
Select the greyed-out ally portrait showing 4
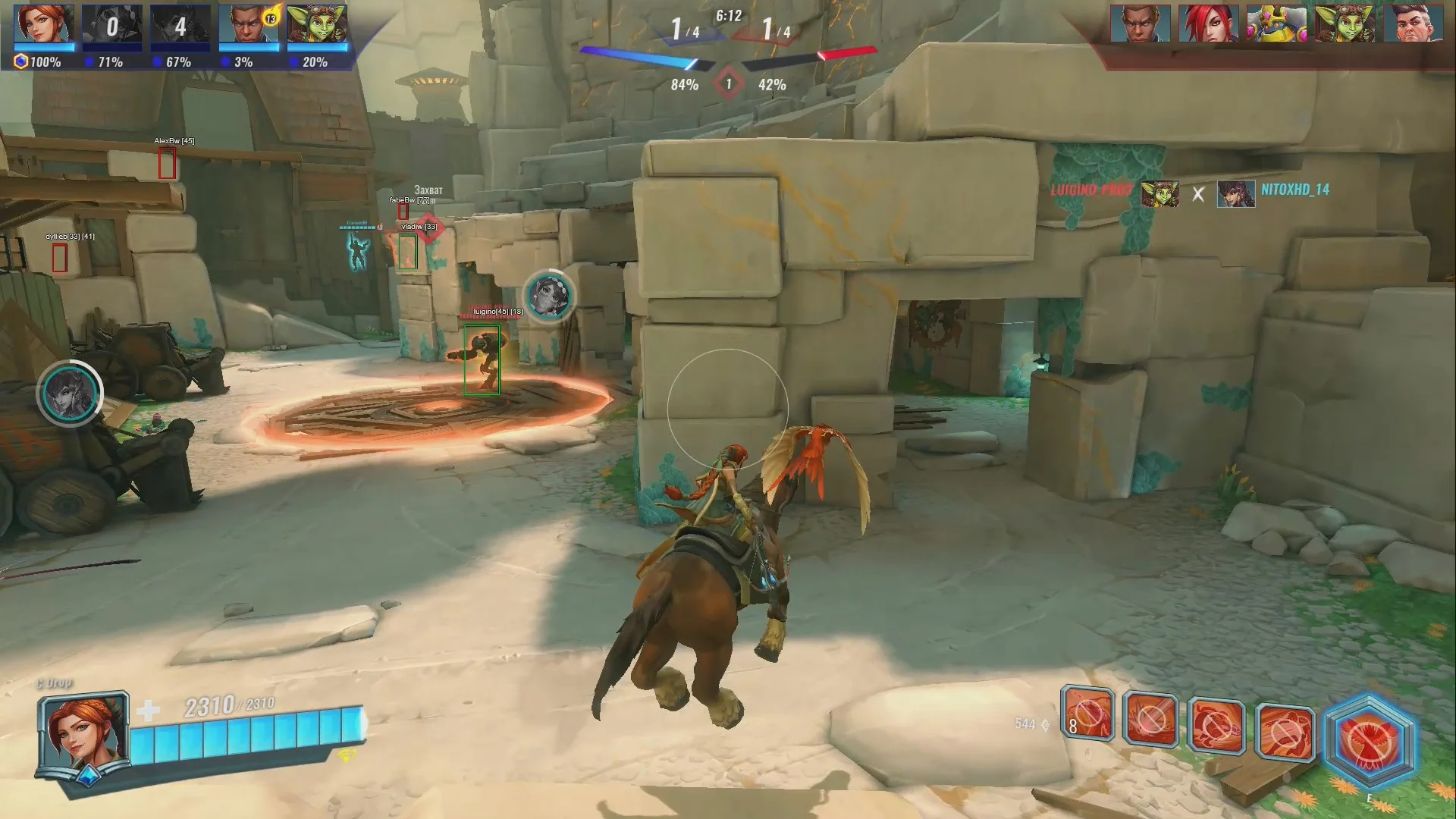[180, 24]
